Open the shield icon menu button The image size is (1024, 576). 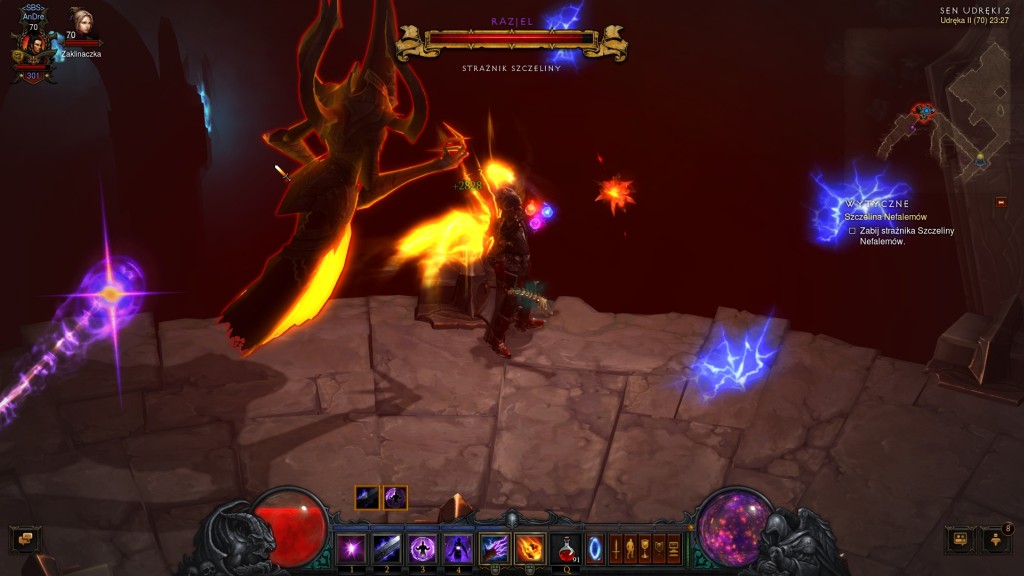pos(659,548)
